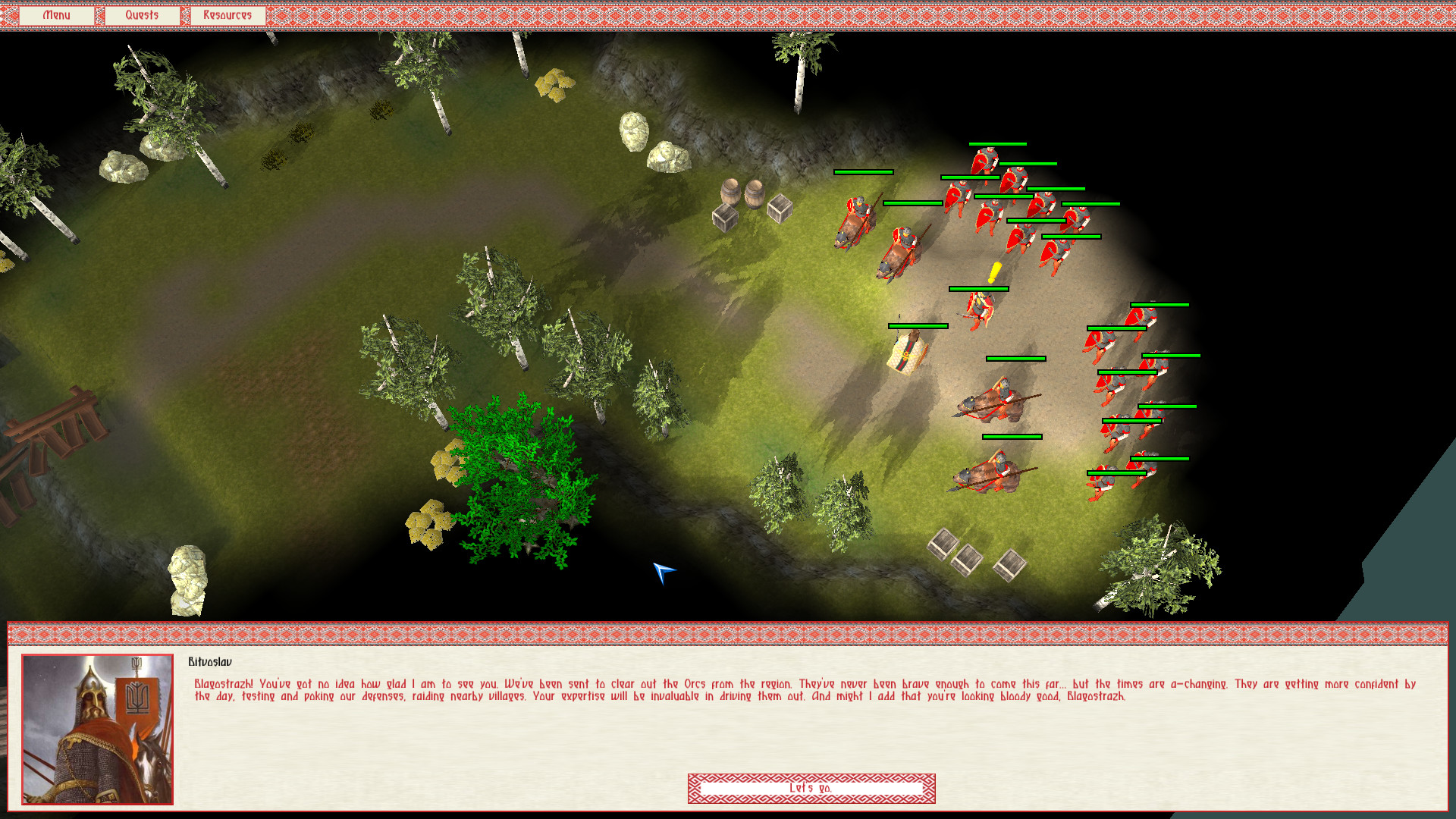Screen dimensions: 1456x819
Task: Open the Menu from the top bar
Action: click(x=57, y=14)
